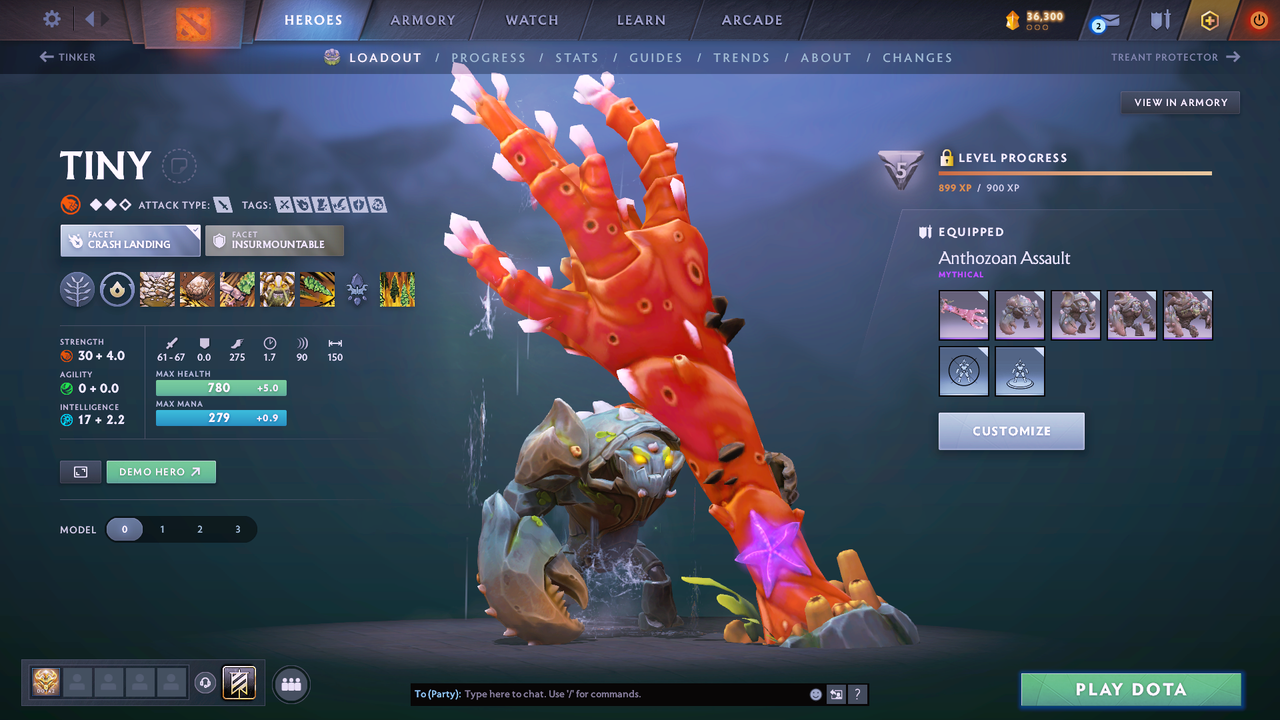1280x720 pixels.
Task: Open Tiny's talent tree icon
Action: (357, 290)
